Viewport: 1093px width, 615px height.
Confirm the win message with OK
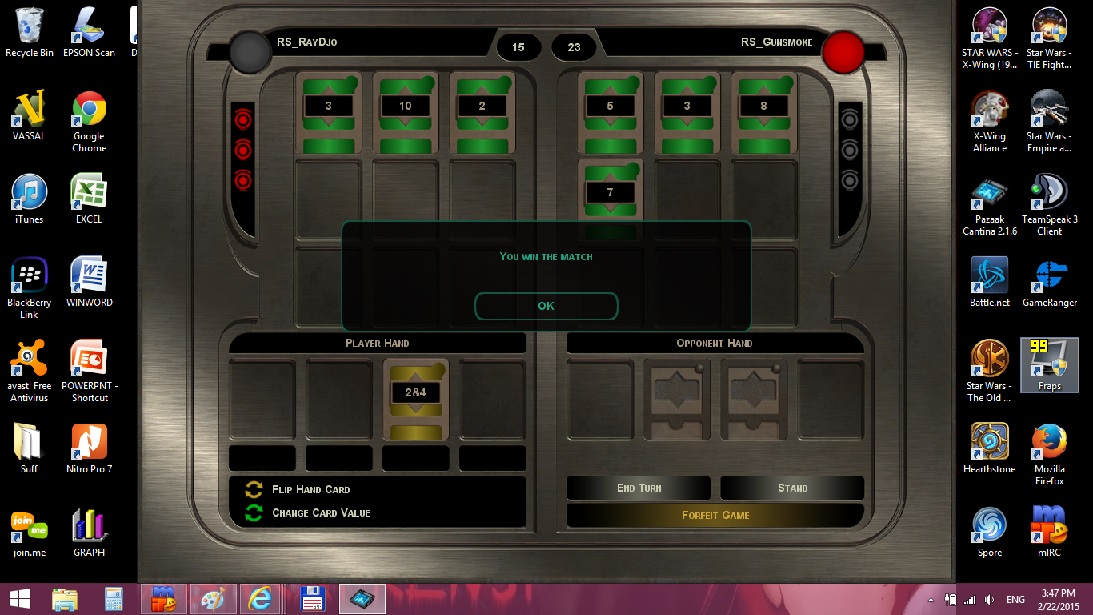[x=546, y=306]
